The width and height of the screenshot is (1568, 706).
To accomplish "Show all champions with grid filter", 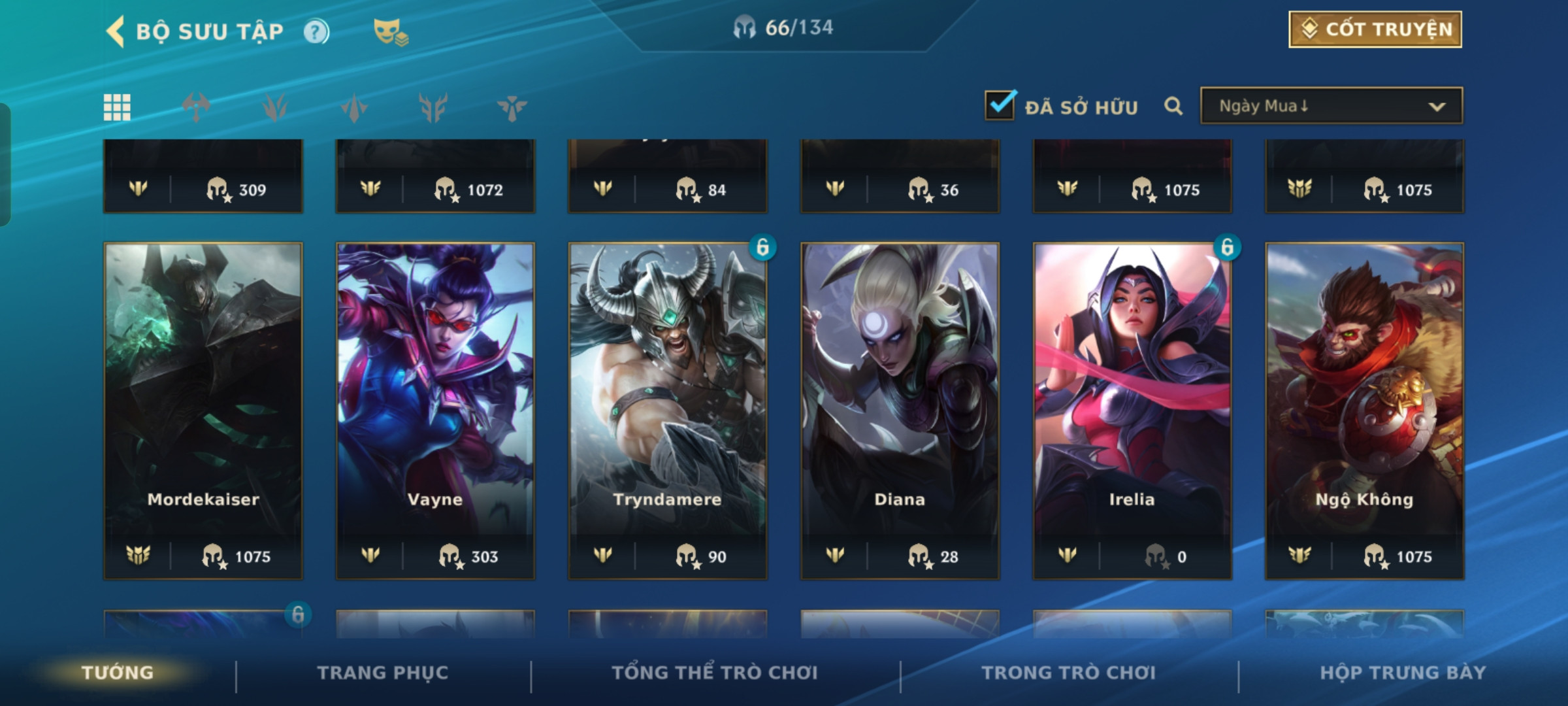I will [x=117, y=107].
